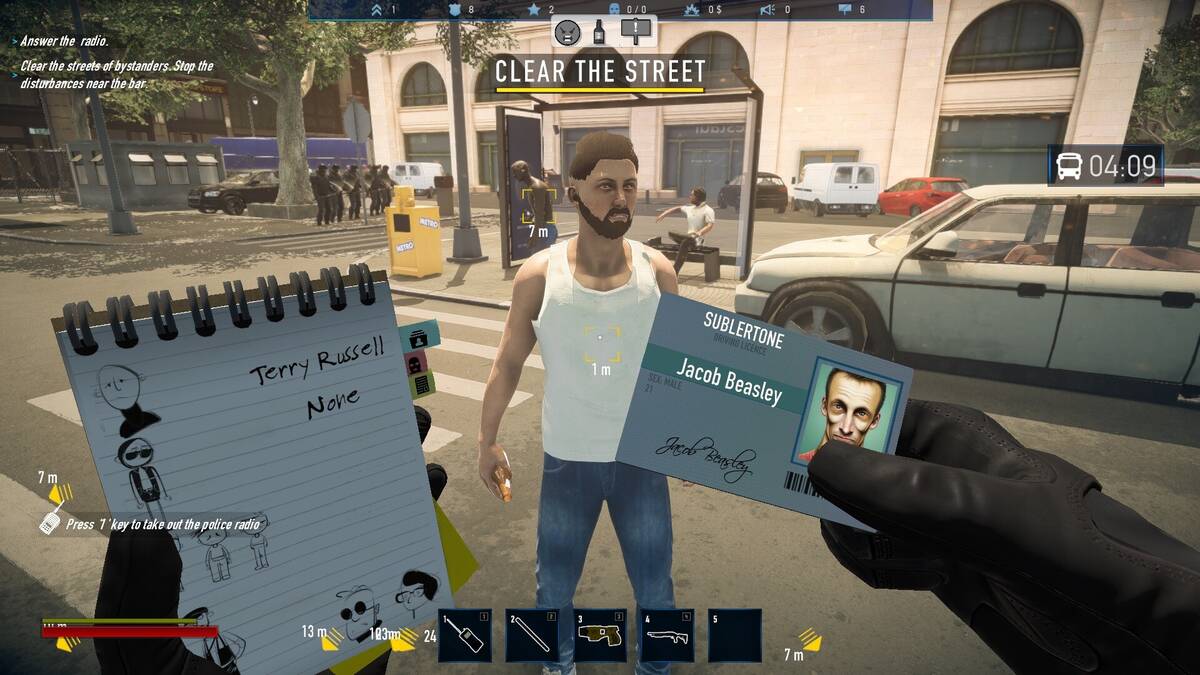Select the police radio hotbar slot
The height and width of the screenshot is (675, 1200).
464,636
